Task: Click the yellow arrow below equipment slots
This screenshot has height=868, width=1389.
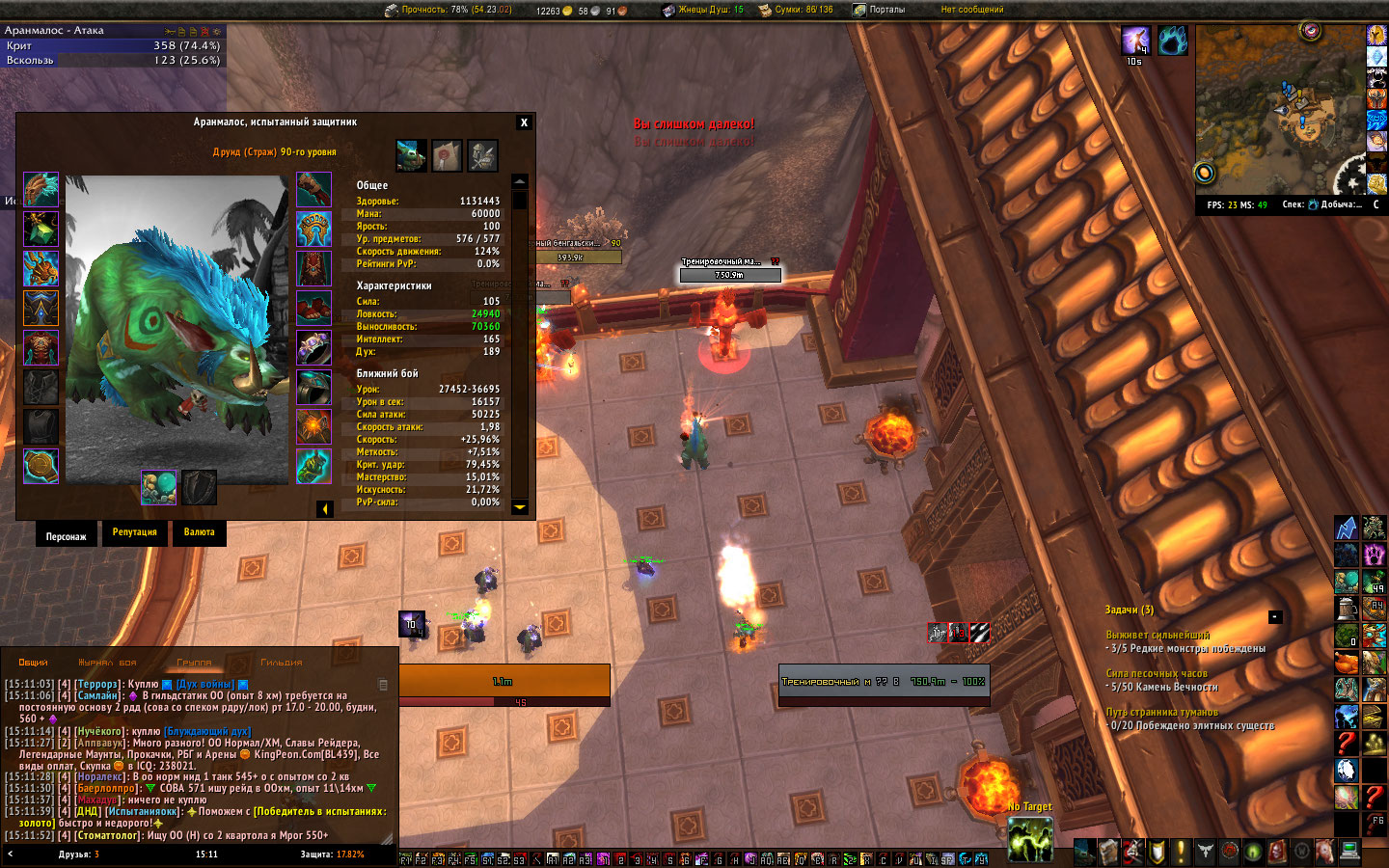Action: tap(325, 508)
